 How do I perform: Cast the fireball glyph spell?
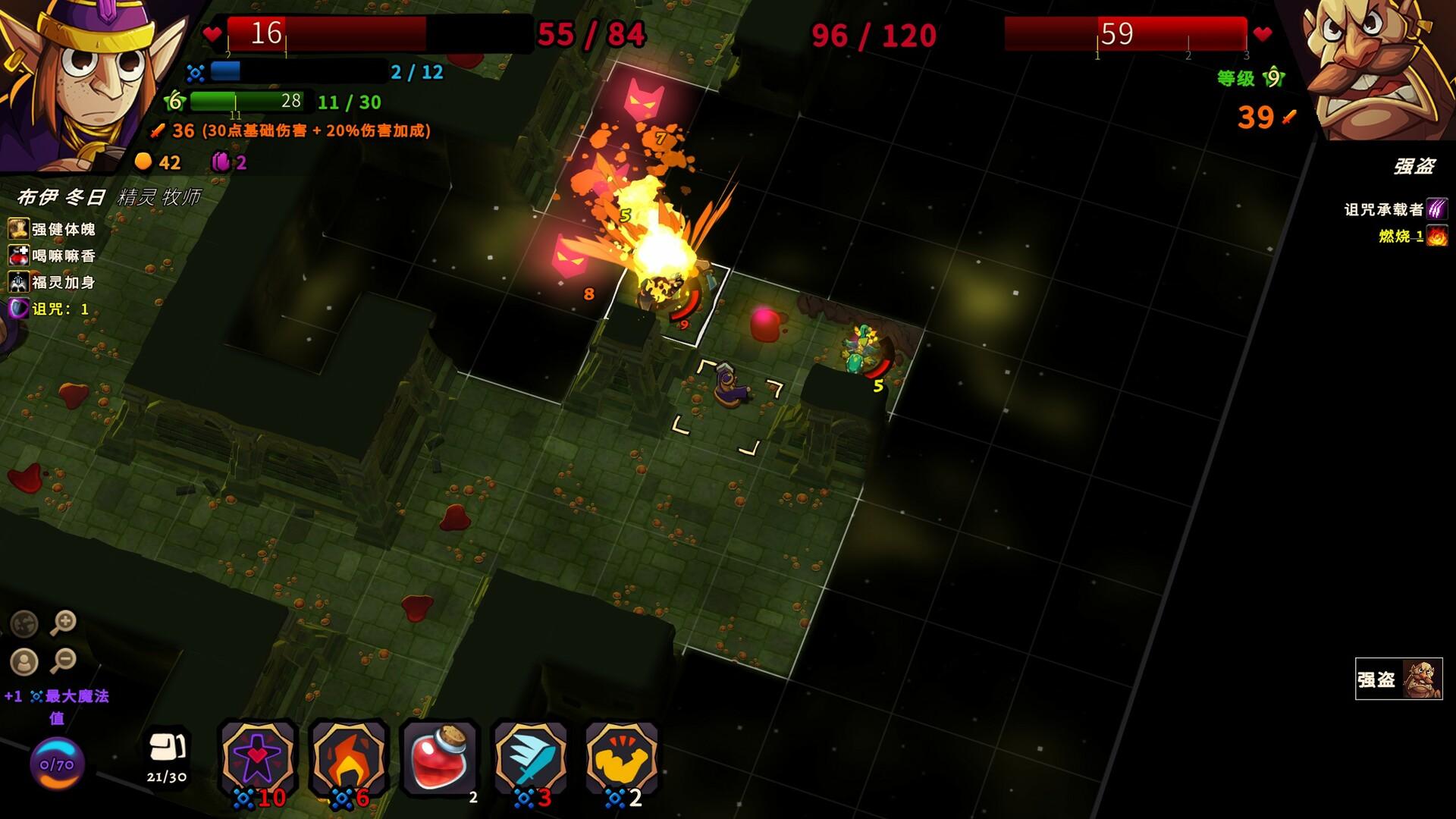click(349, 756)
